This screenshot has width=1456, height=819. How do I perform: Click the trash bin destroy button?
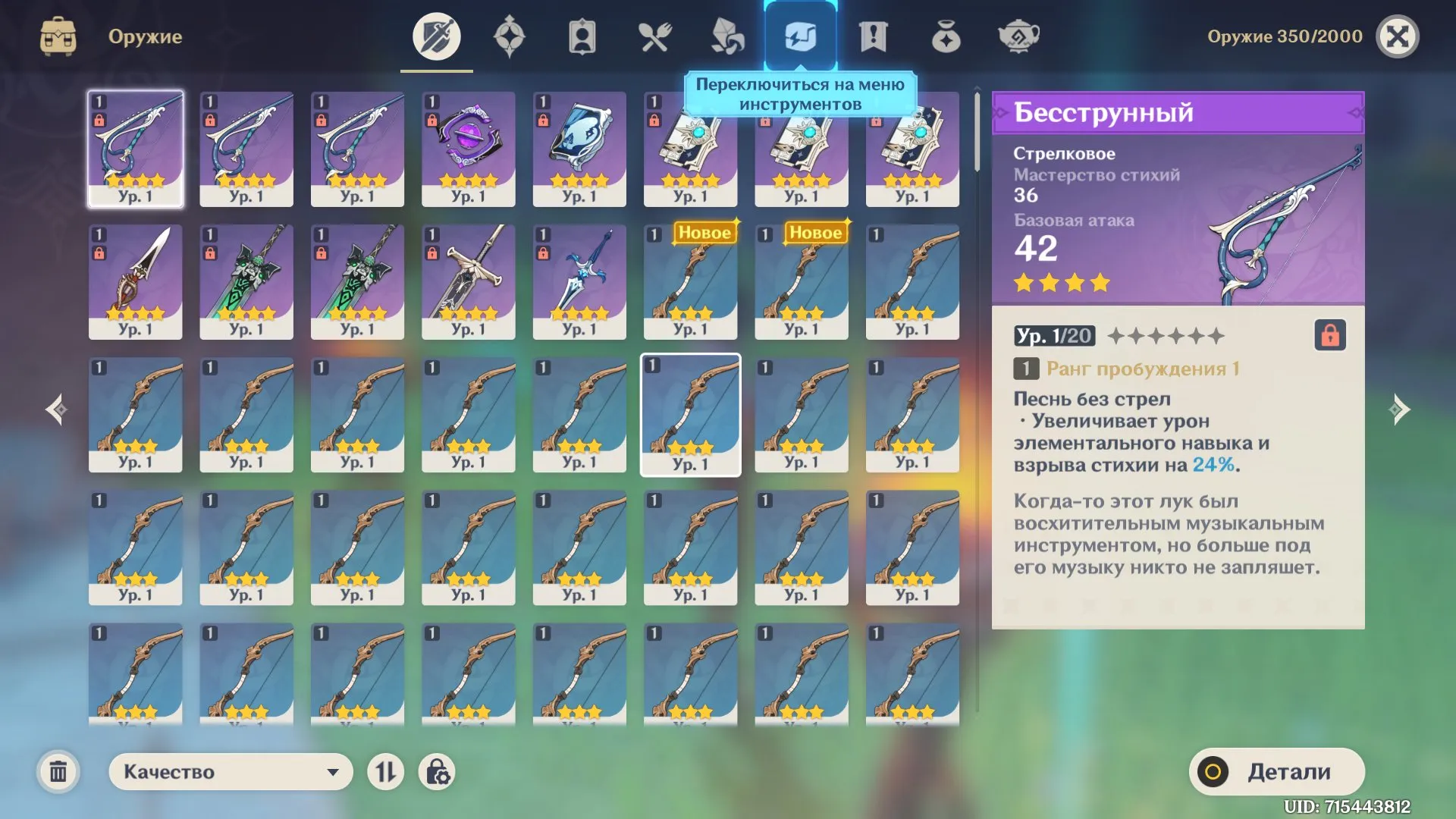pos(59,771)
